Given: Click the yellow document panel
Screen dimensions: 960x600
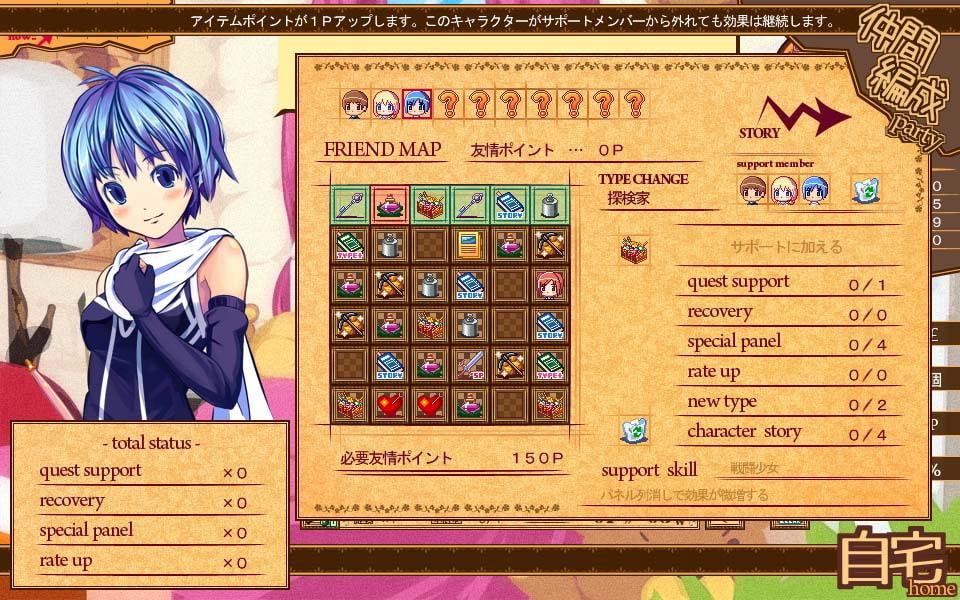Looking at the screenshot, I should click(469, 245).
